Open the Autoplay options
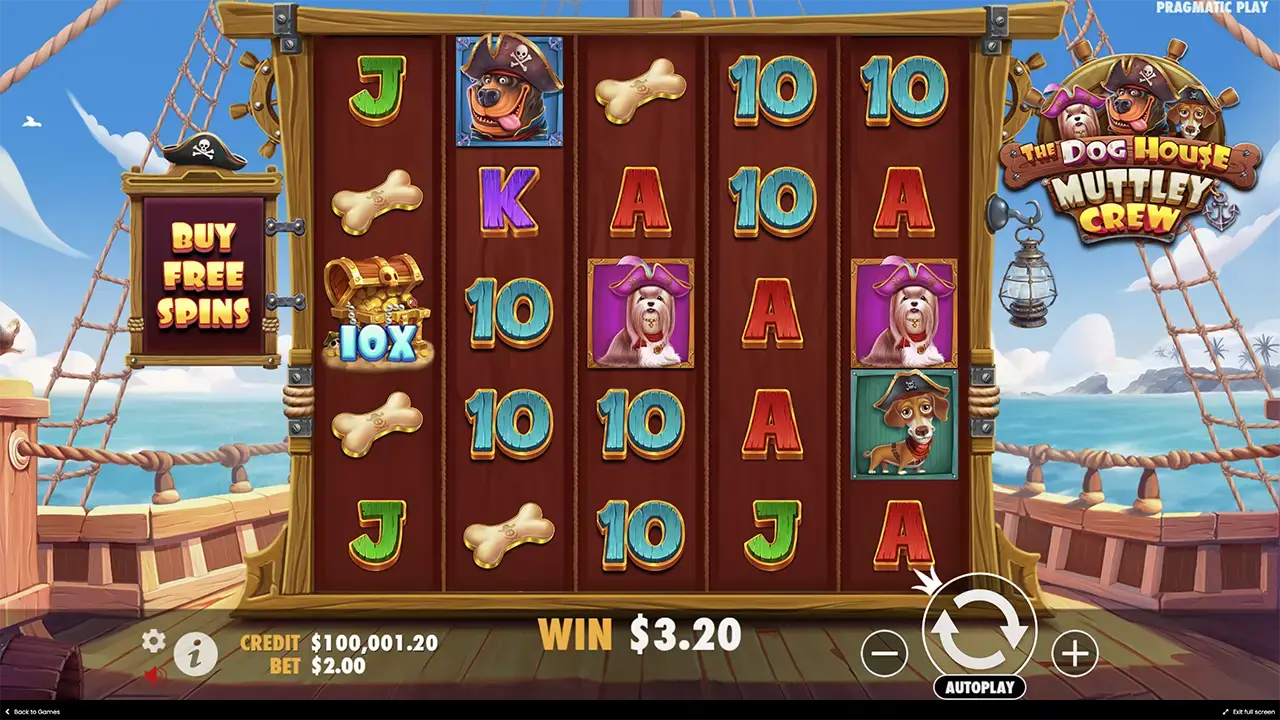 pos(979,687)
